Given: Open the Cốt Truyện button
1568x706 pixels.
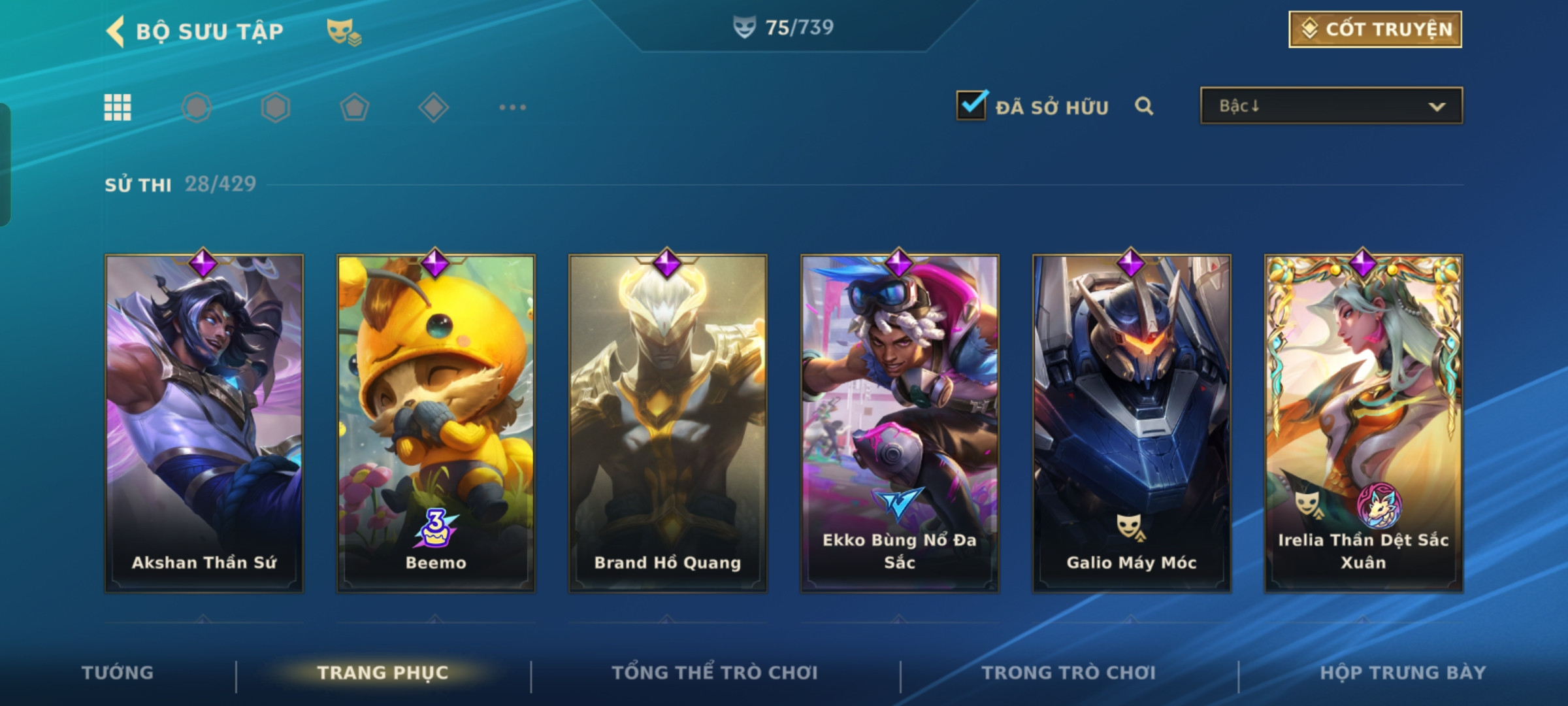Looking at the screenshot, I should (1375, 29).
